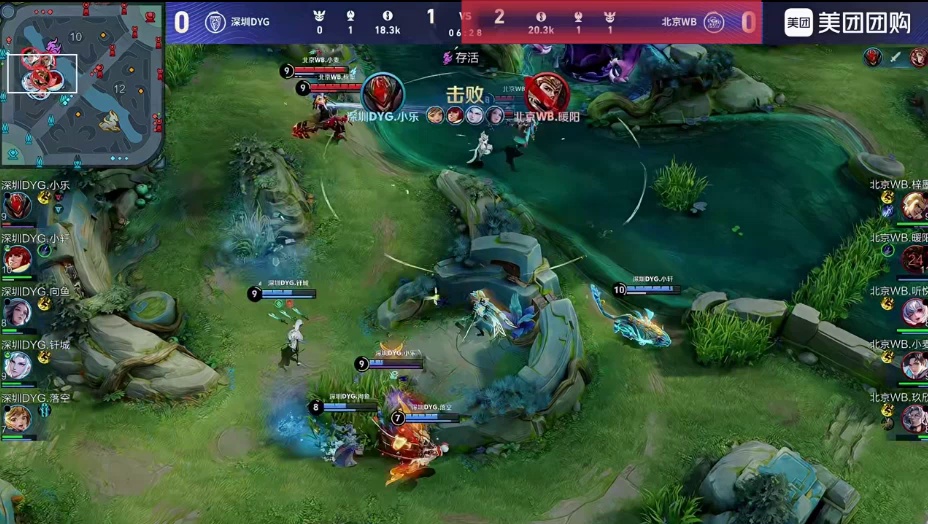Click the 深圳DYG team logo
Screen dimensions: 928x524
tap(215, 22)
